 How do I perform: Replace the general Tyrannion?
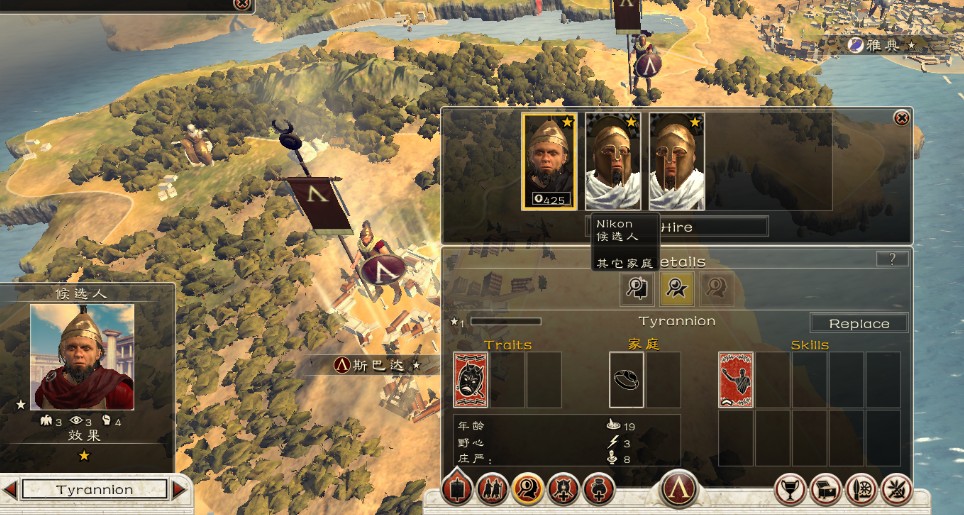[x=858, y=323]
